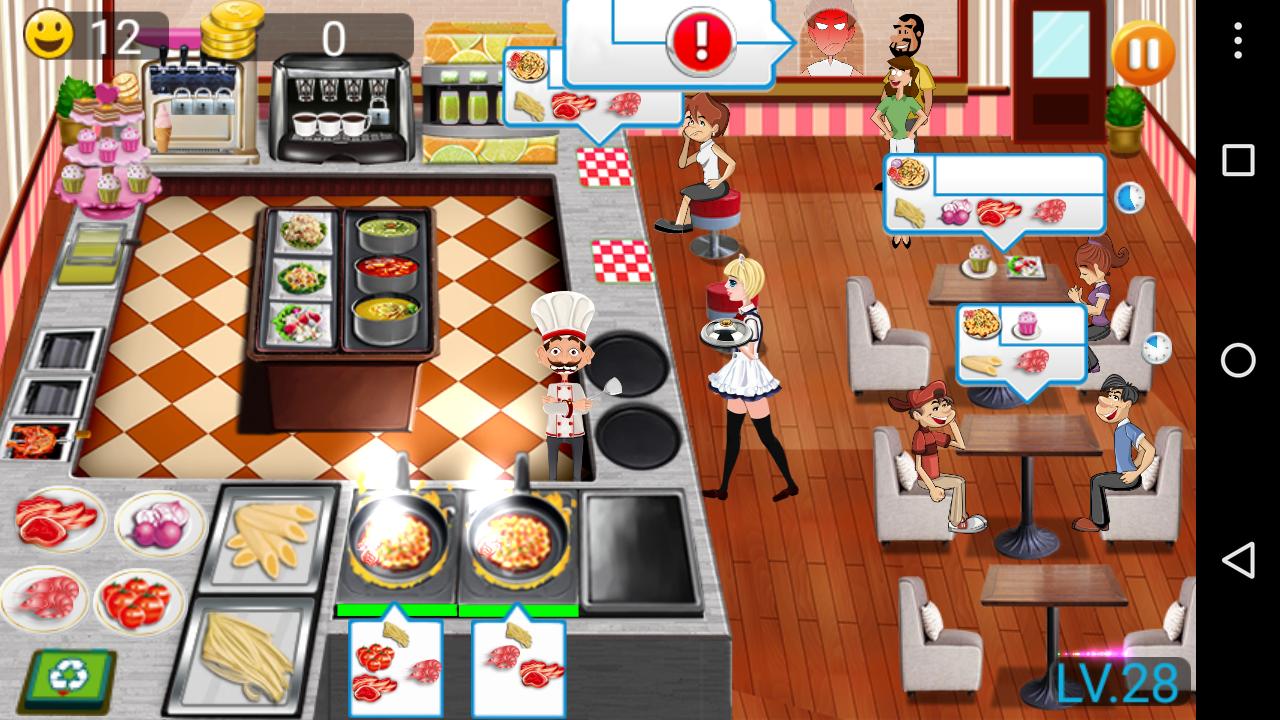This screenshot has width=1280, height=720.
Task: Click the green cooking progress bar
Action: click(x=398, y=607)
